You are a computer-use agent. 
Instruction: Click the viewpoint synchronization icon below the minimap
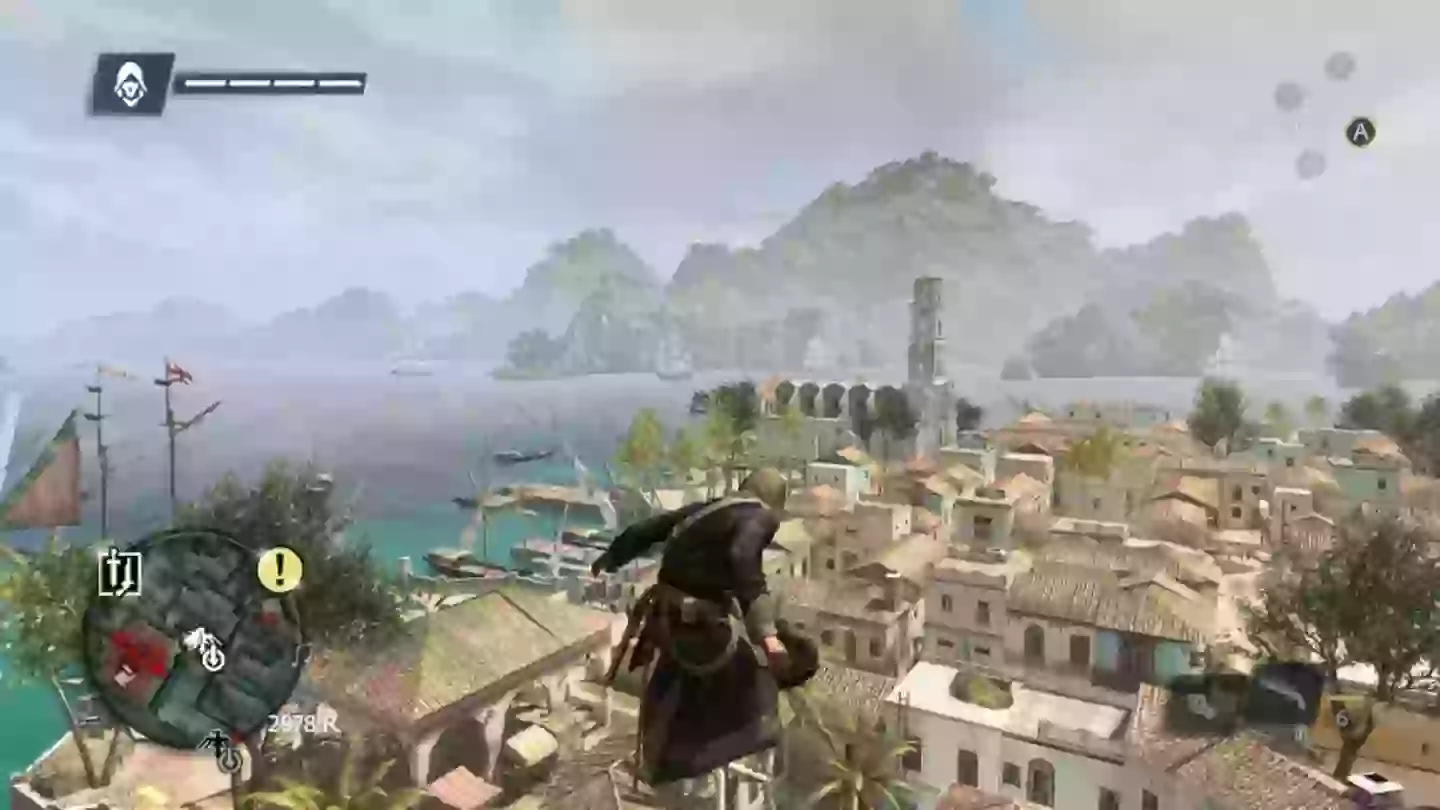[228, 760]
